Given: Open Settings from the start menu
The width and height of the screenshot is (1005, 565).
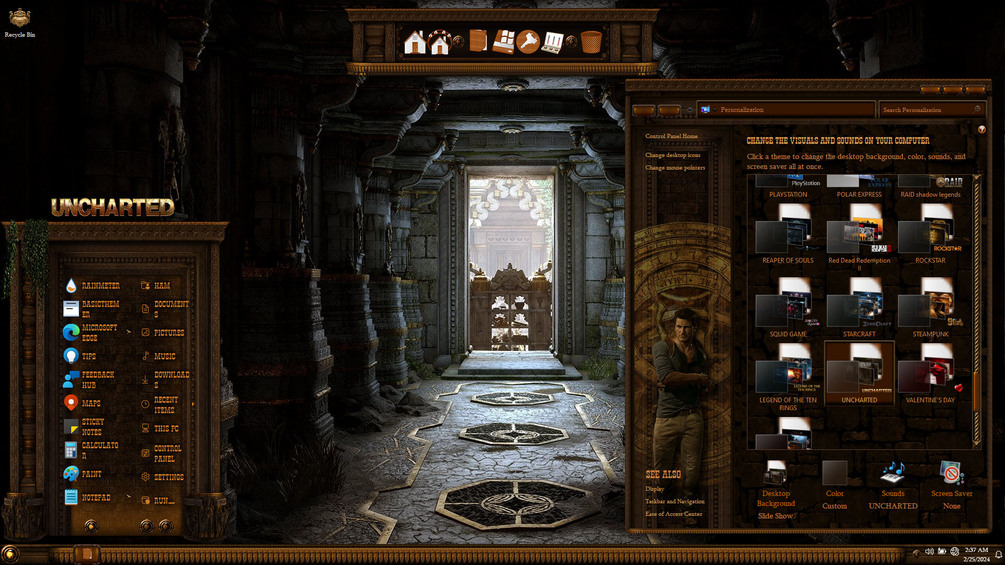Looking at the screenshot, I should (166, 477).
